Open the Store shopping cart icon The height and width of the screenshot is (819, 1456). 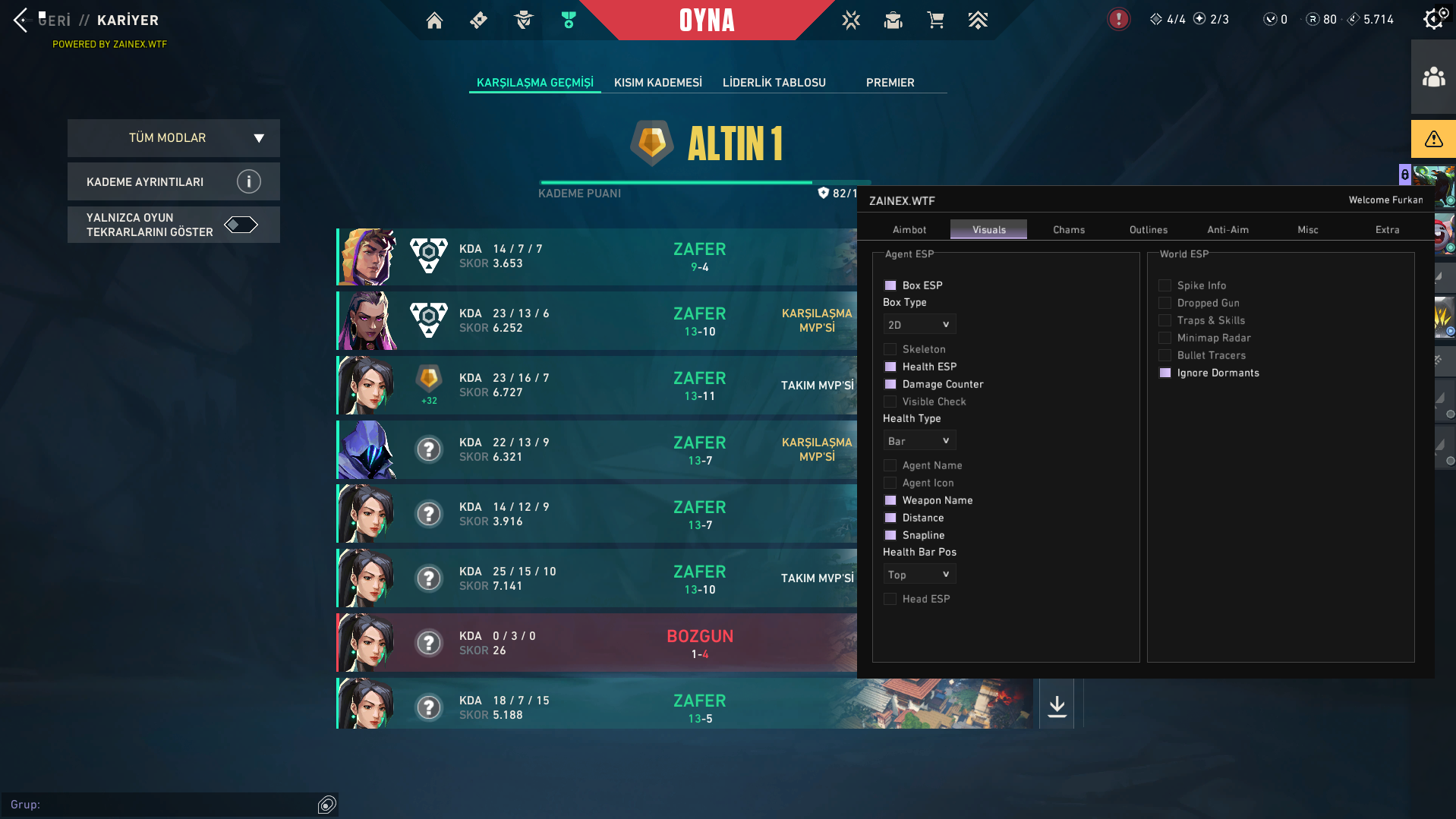(935, 20)
